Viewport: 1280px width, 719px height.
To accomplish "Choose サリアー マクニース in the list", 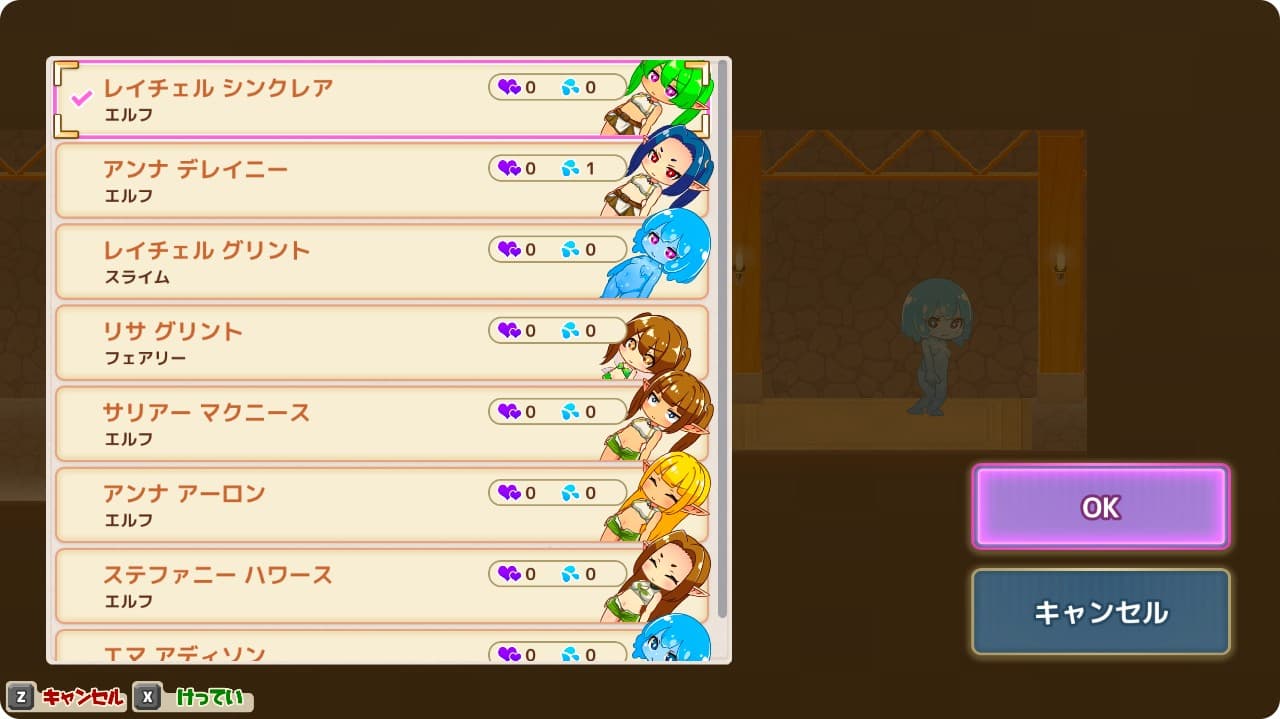I will click(300, 423).
